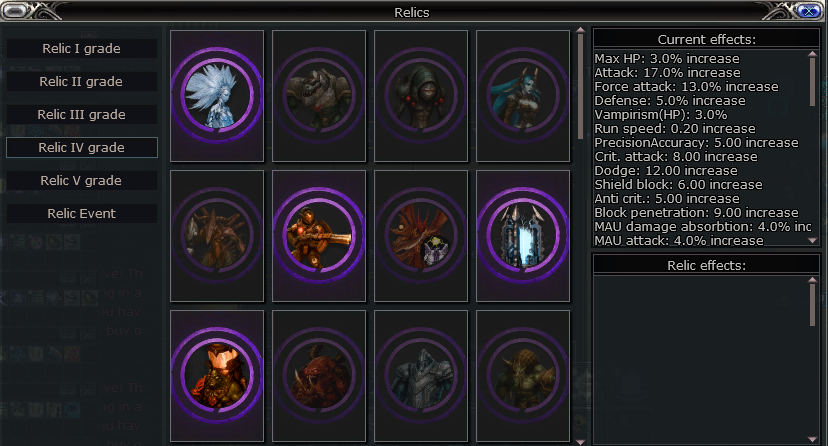Screen dimensions: 828x446
Task: Select the blue-haired horned woman relic
Action: tap(523, 95)
